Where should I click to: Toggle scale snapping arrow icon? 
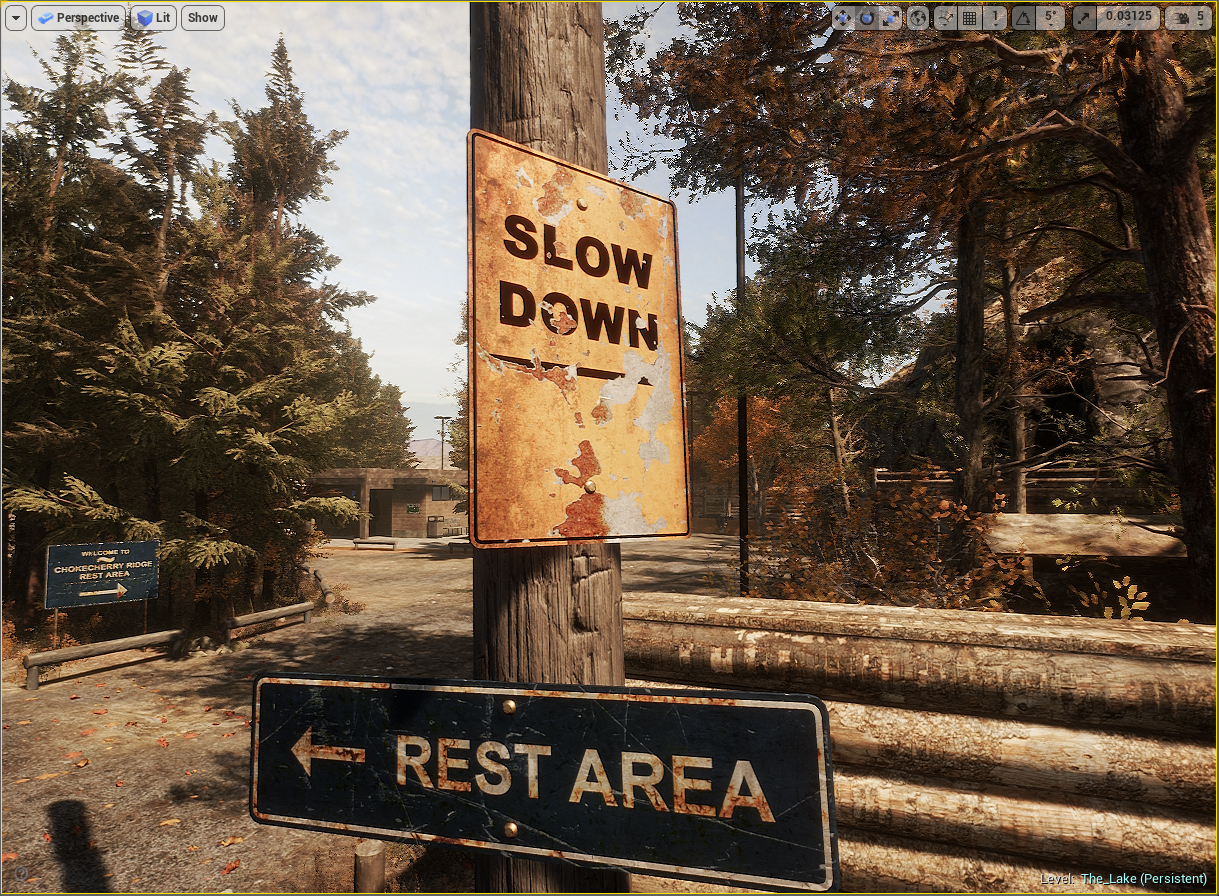point(1085,18)
